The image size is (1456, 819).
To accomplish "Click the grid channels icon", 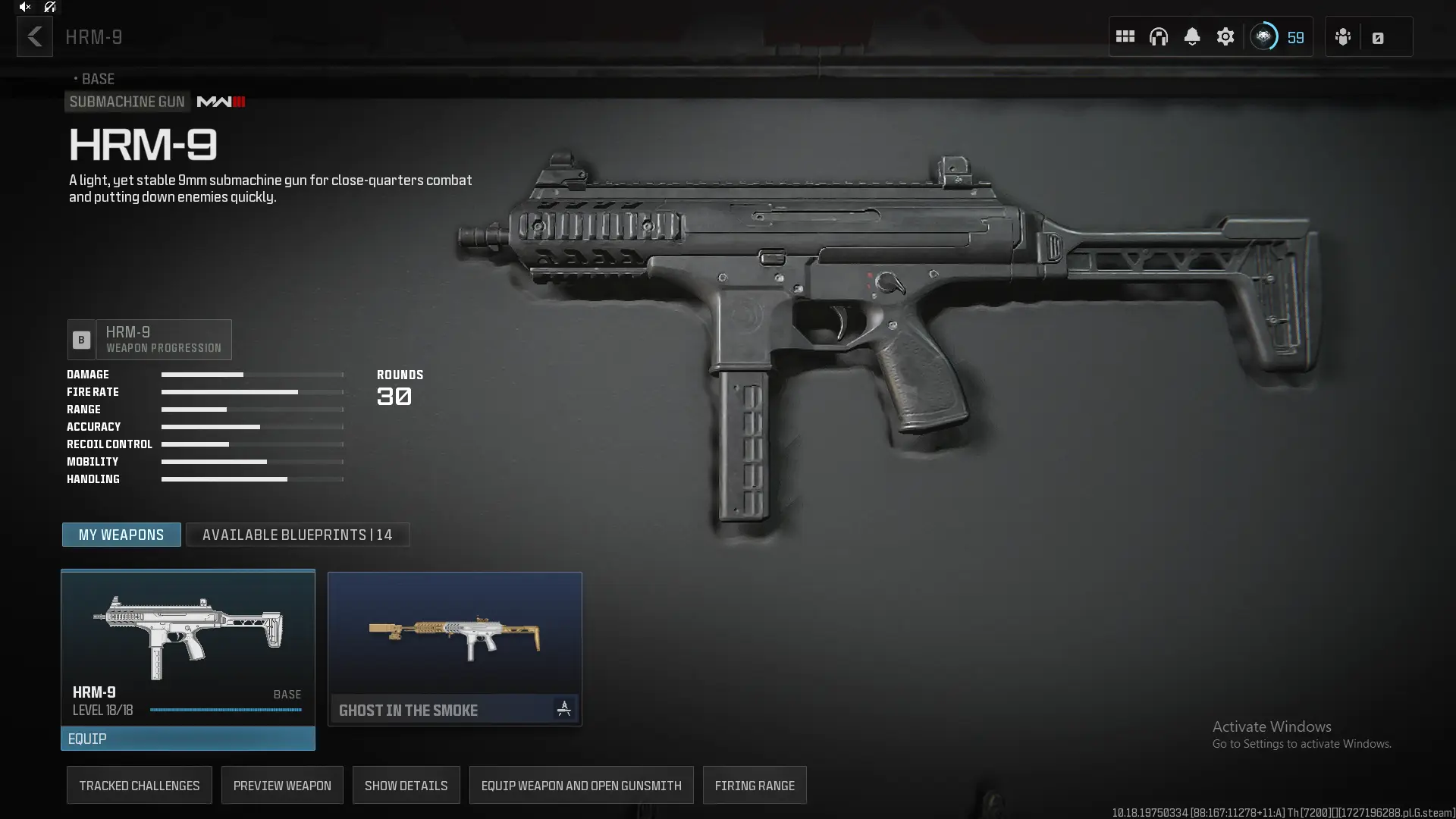I will point(1125,36).
